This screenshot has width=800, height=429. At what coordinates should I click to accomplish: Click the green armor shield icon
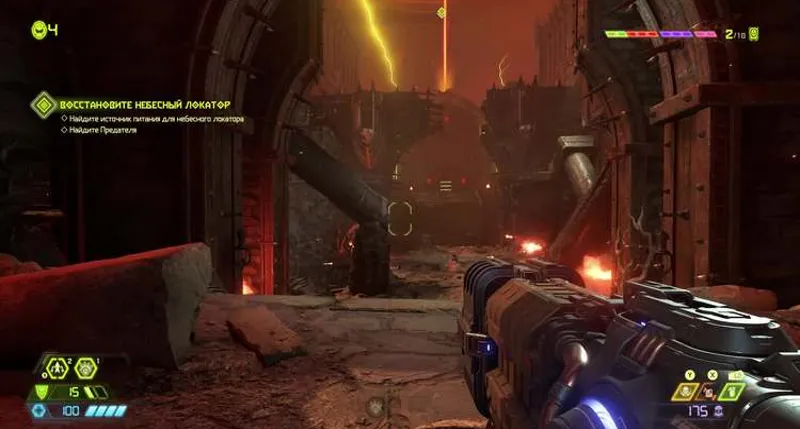point(41,392)
